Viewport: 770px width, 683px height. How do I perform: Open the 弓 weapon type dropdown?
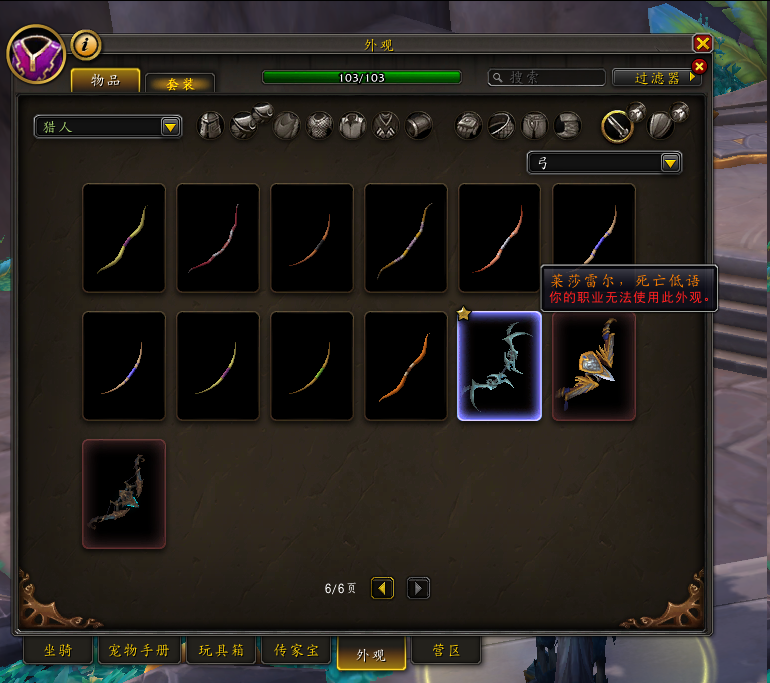point(604,162)
